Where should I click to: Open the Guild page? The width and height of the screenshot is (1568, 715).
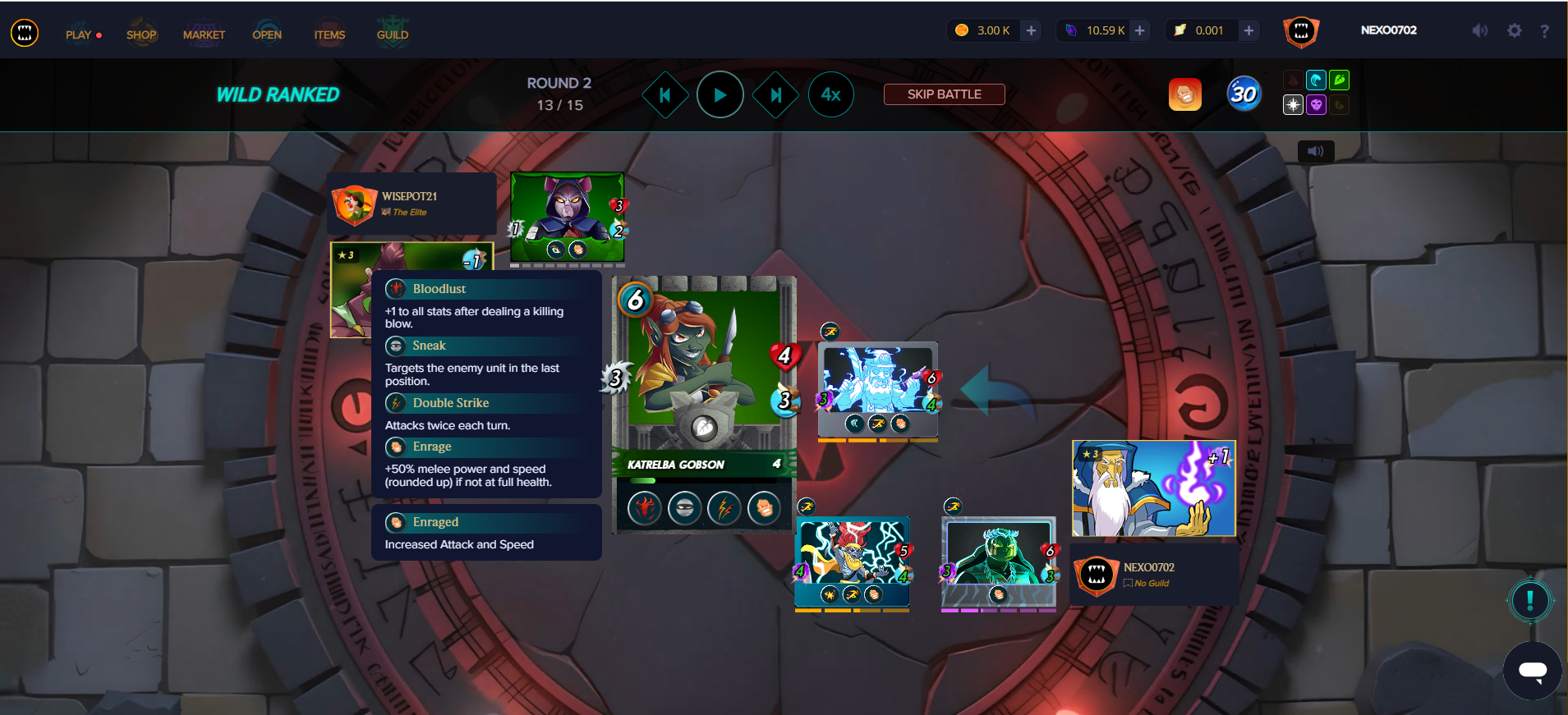(x=393, y=34)
